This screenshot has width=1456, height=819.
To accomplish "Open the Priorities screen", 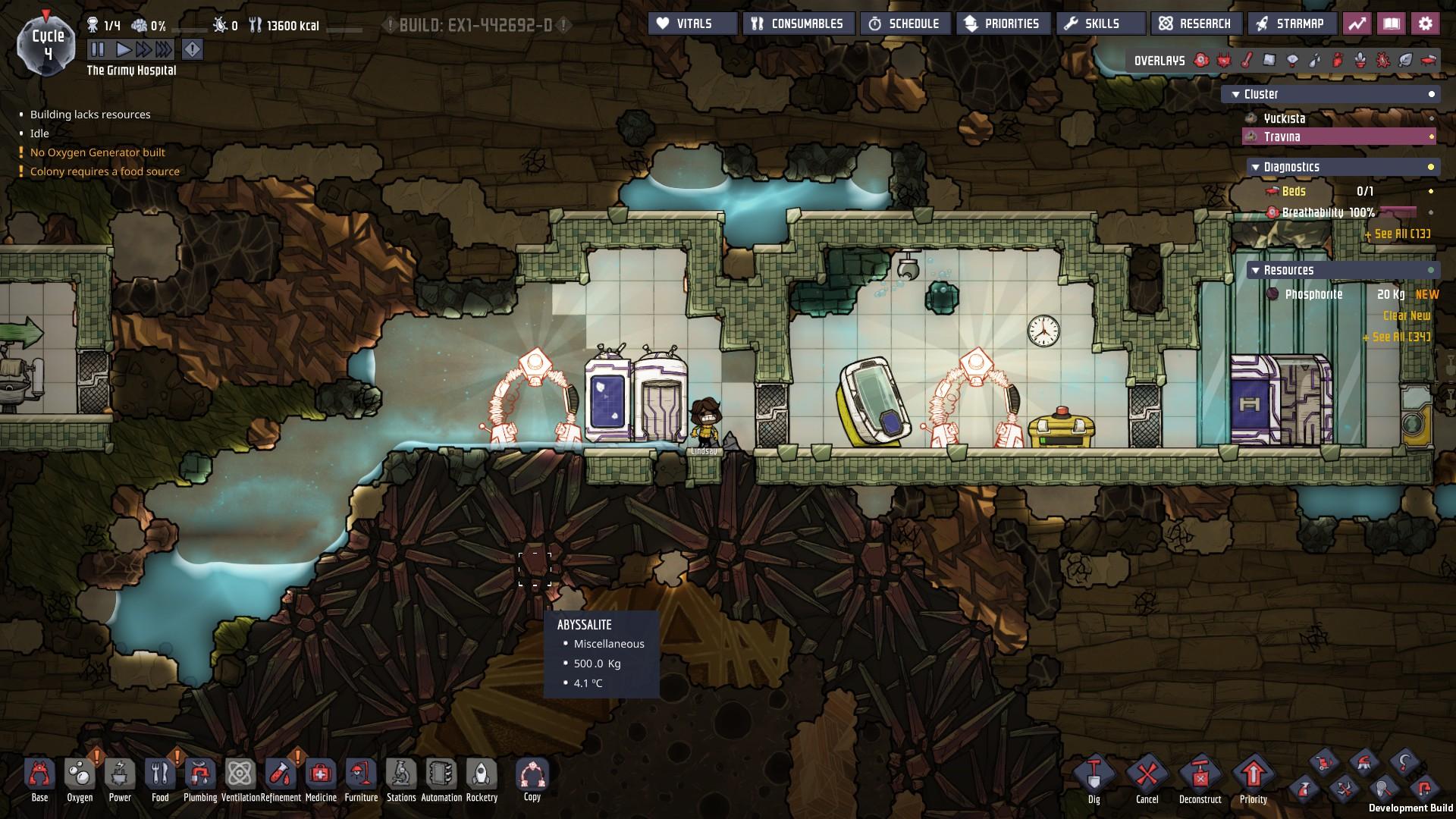I will click(x=1003, y=24).
